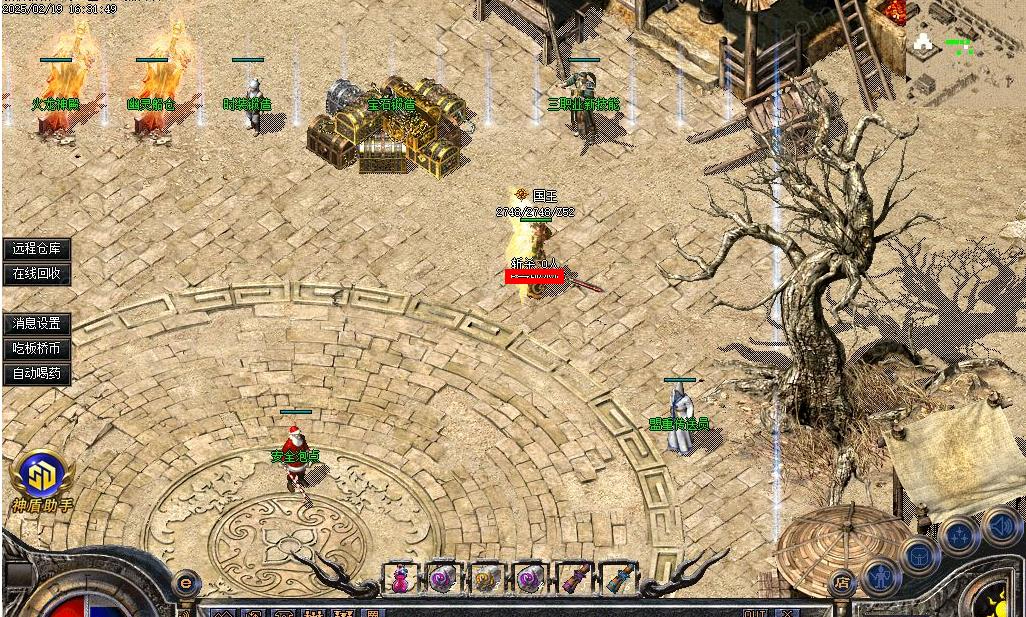
Task: Open the character figure panel button
Action: [880, 576]
